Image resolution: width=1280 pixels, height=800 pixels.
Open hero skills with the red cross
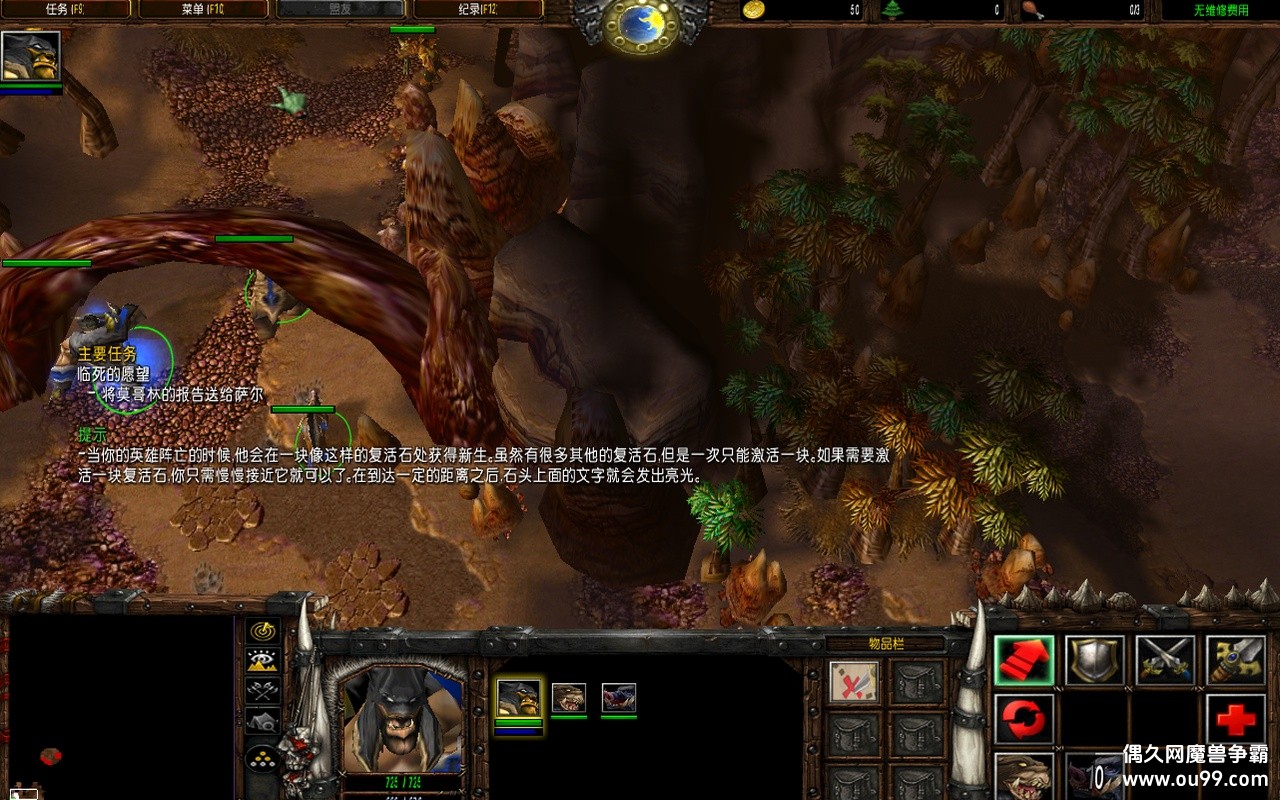[x=1236, y=719]
